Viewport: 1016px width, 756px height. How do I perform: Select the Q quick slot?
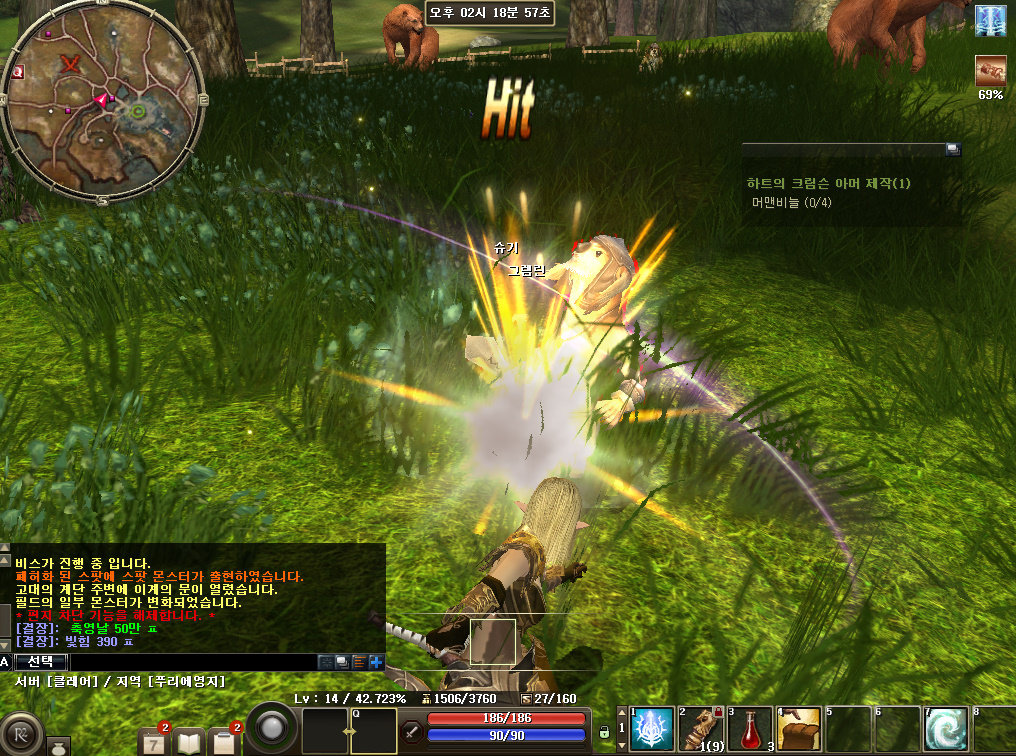click(x=374, y=731)
